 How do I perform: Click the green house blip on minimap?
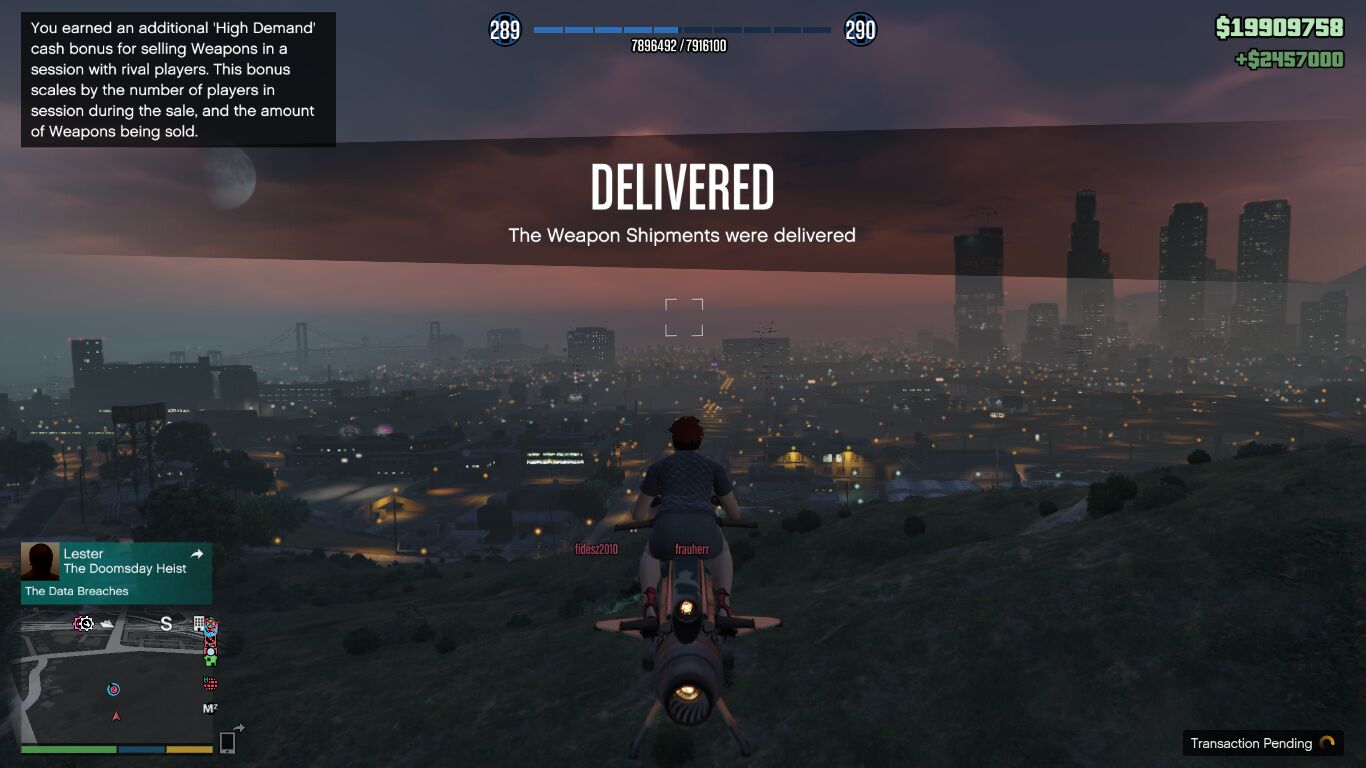pyautogui.click(x=210, y=660)
